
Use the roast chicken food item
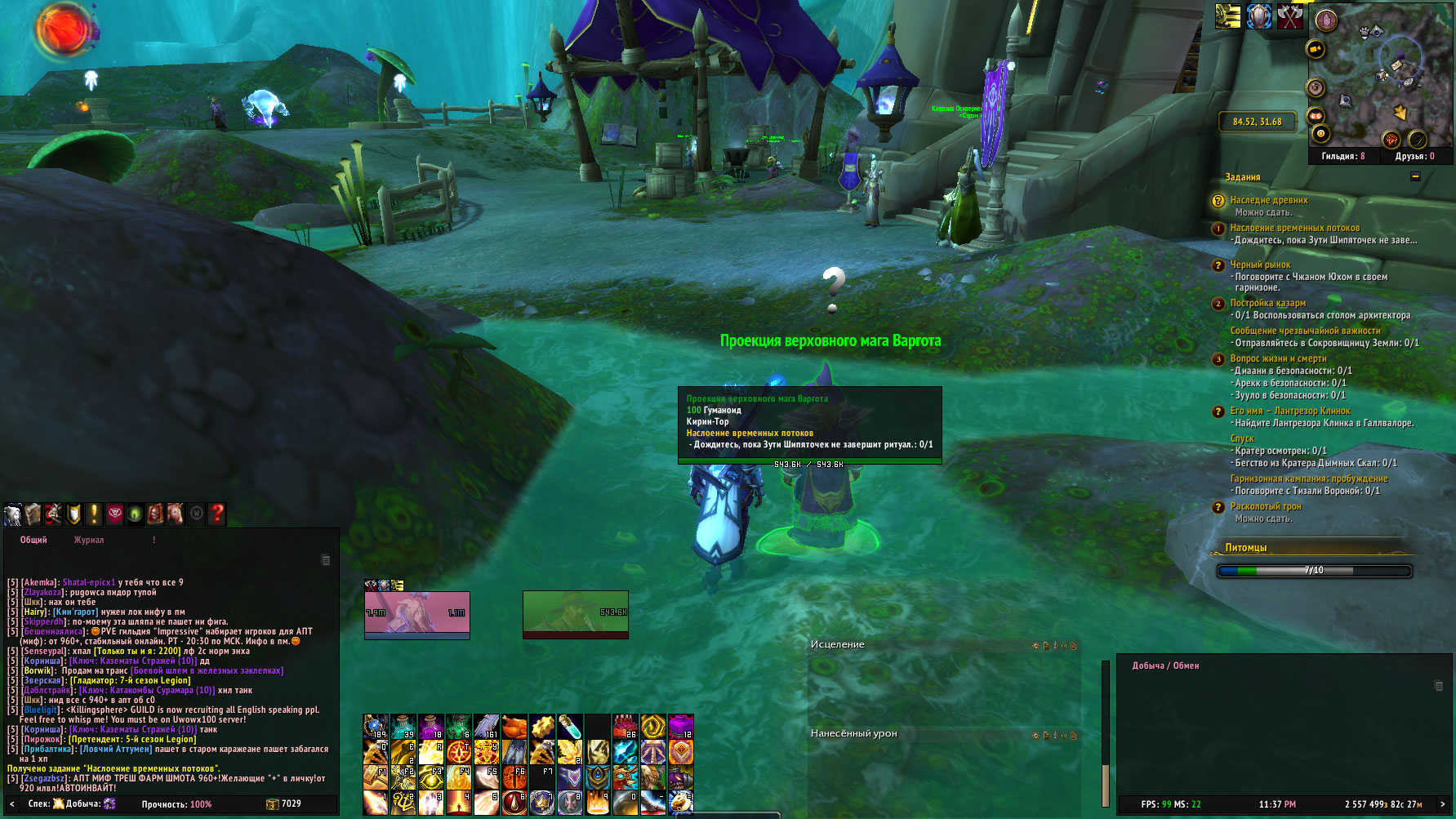pos(514,727)
